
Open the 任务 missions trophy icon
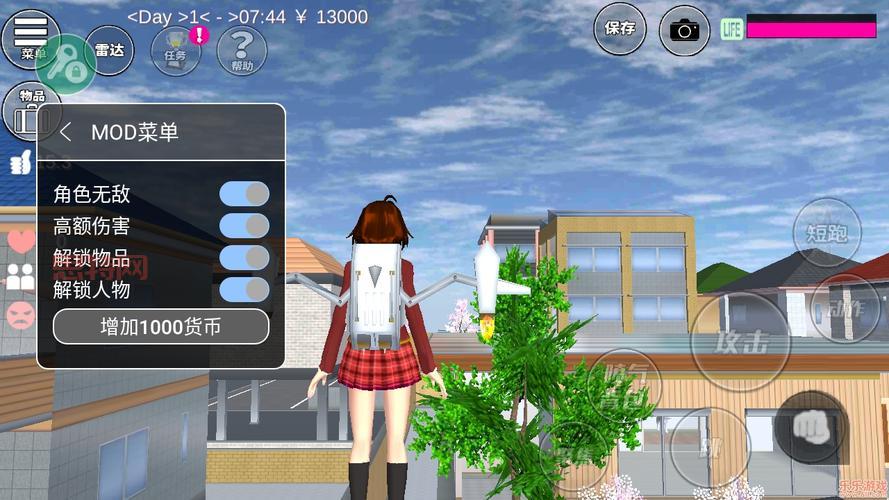coord(176,50)
